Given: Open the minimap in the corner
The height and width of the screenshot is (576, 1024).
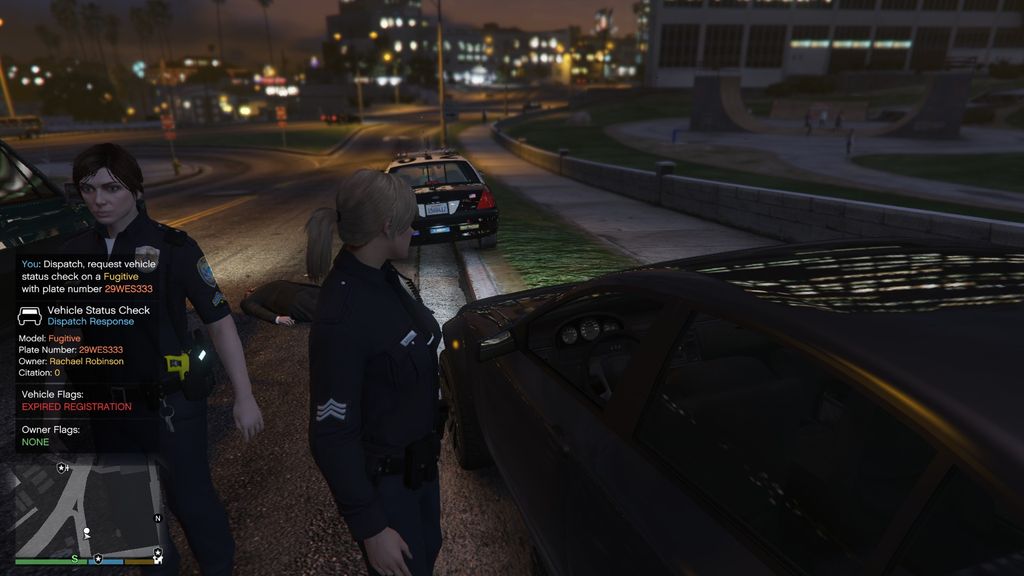Looking at the screenshot, I should [x=88, y=507].
